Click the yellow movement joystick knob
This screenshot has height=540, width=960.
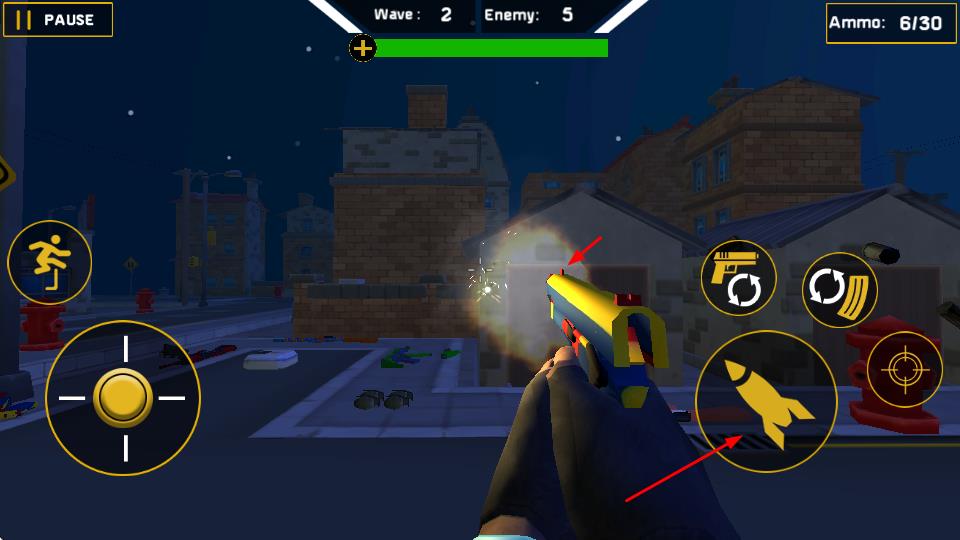click(x=123, y=398)
